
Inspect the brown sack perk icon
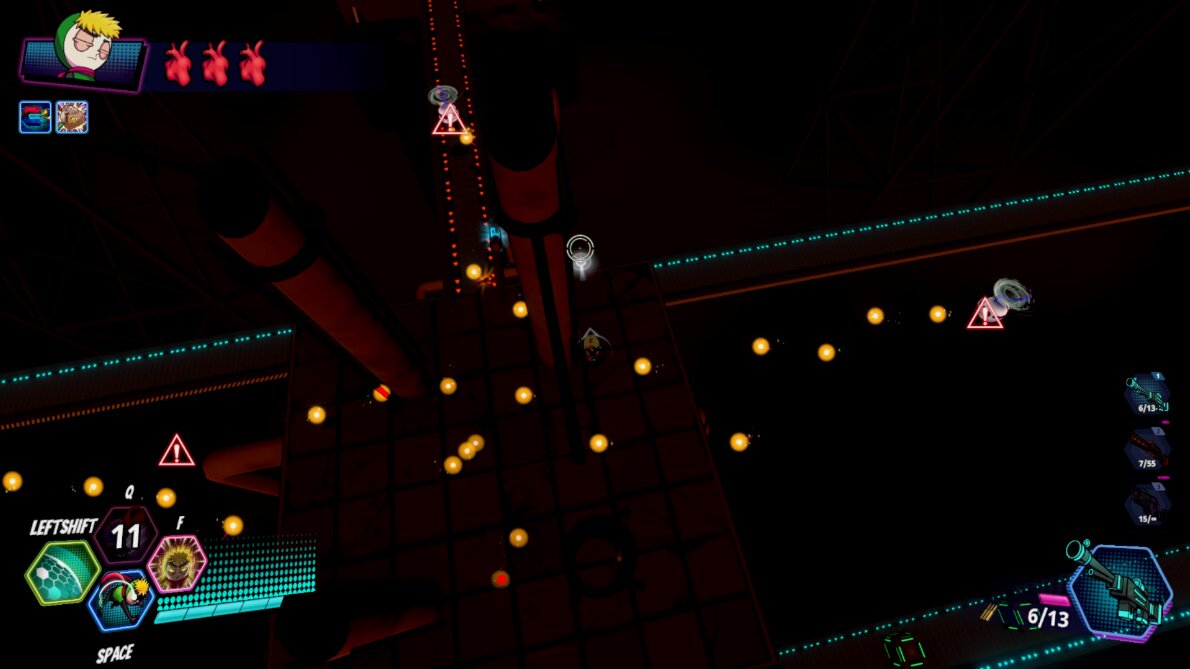click(x=72, y=117)
